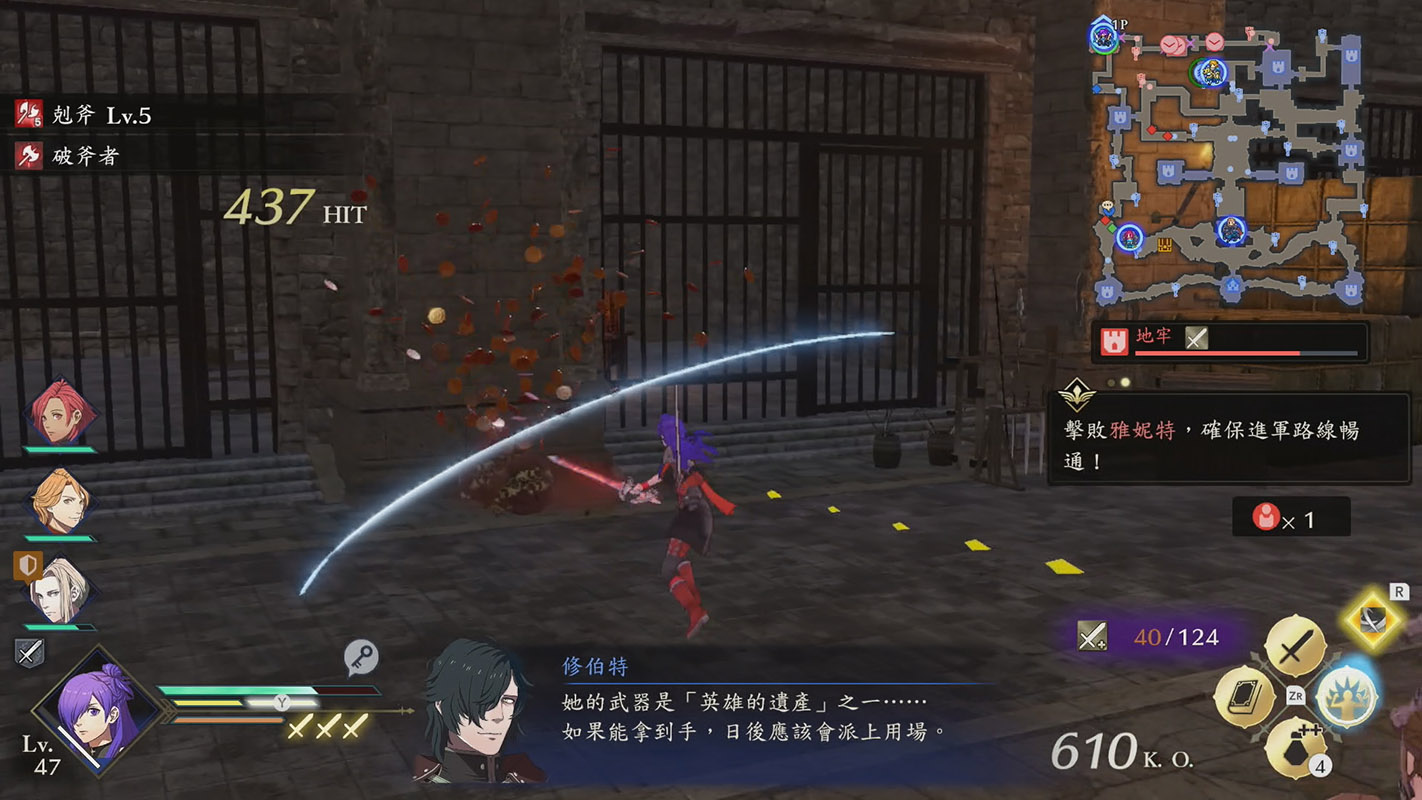Trigger the glowing blue awakening ability
This screenshot has width=1422, height=800.
click(x=1345, y=696)
